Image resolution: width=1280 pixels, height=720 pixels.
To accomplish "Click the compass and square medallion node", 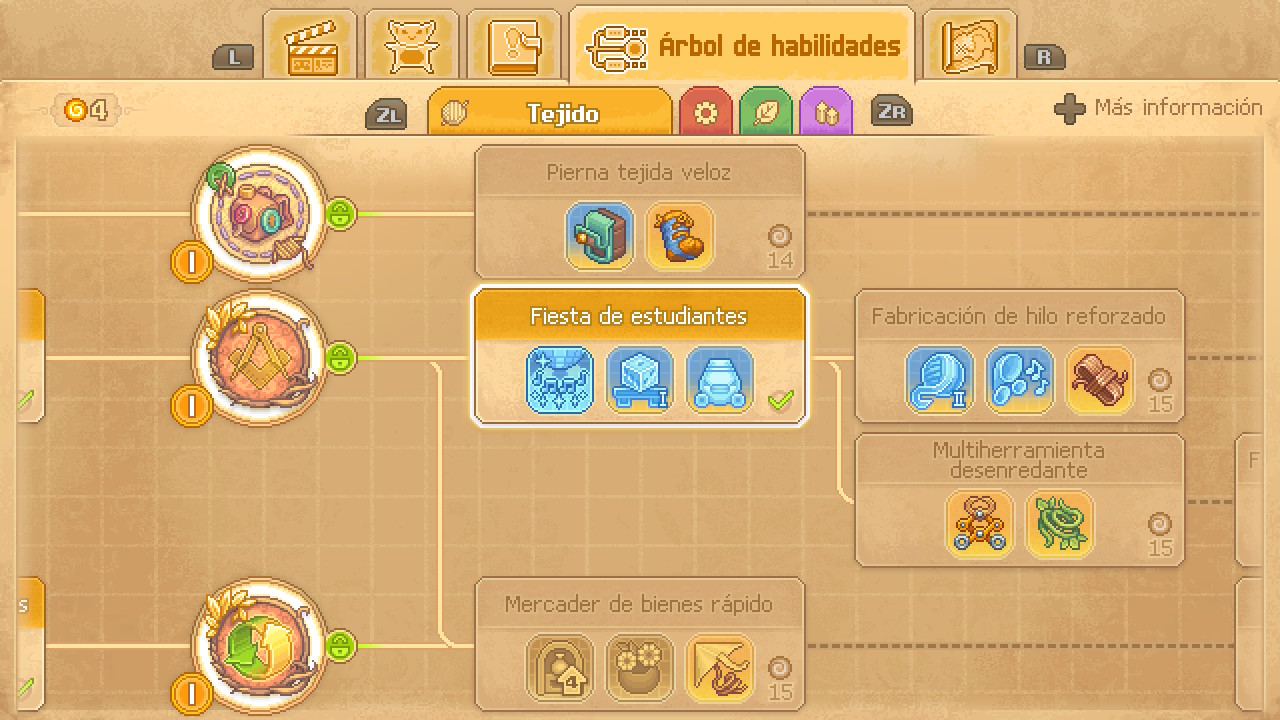I will (x=259, y=357).
